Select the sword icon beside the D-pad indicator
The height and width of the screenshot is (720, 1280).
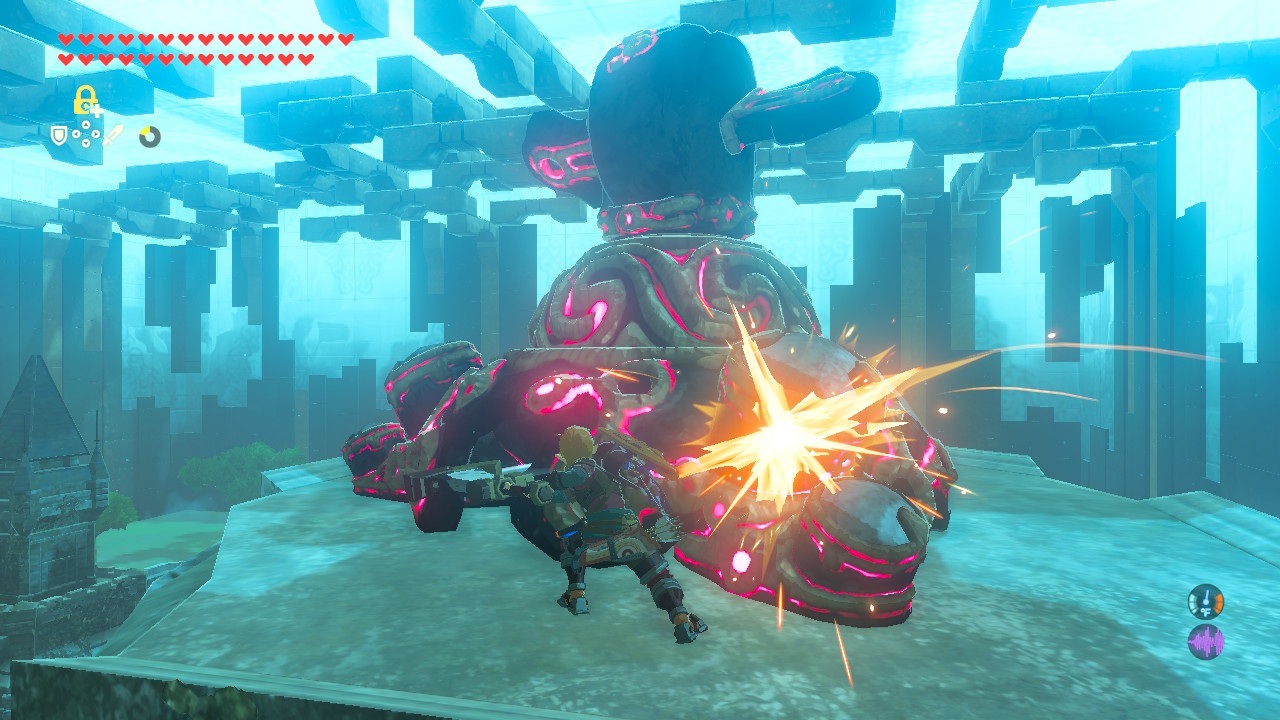(x=113, y=136)
